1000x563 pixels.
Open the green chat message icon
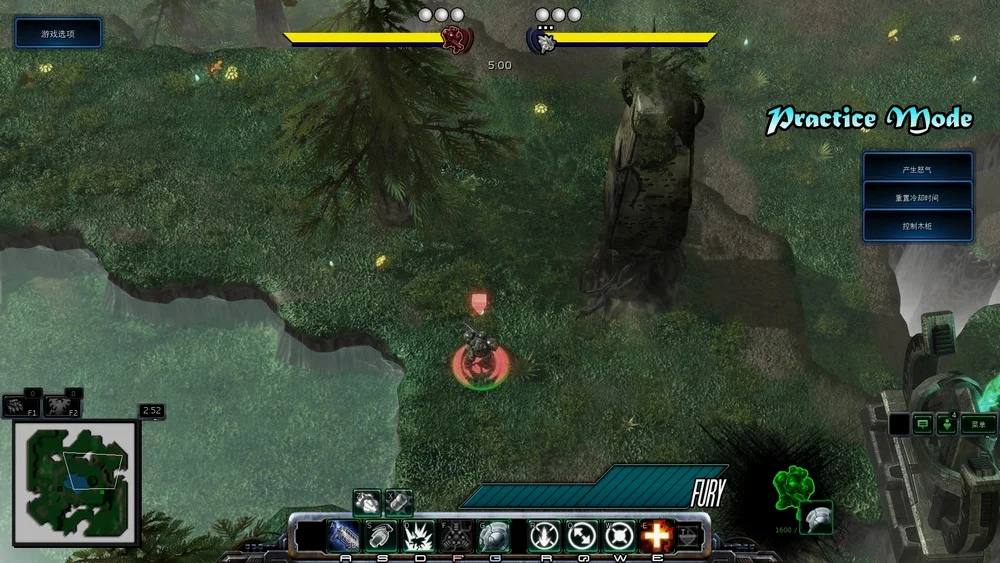pos(921,424)
